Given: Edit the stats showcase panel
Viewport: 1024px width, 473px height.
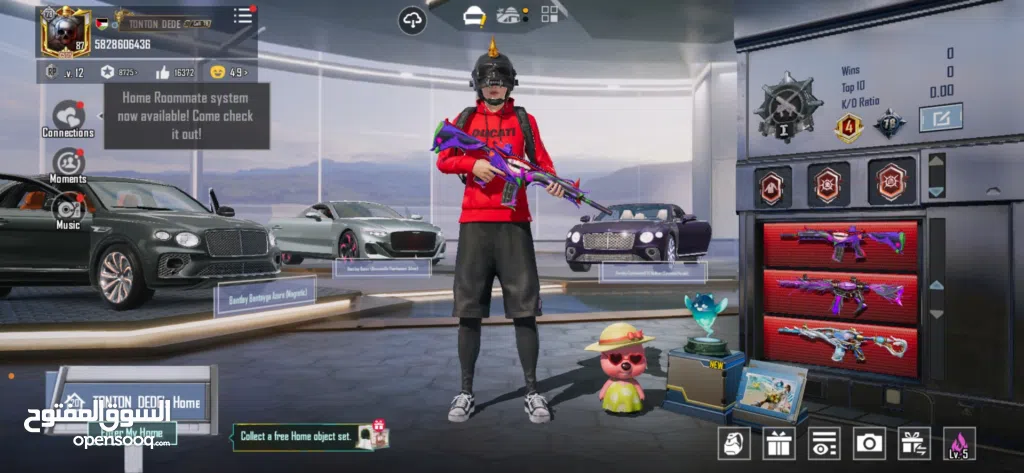Looking at the screenshot, I should tap(940, 118).
